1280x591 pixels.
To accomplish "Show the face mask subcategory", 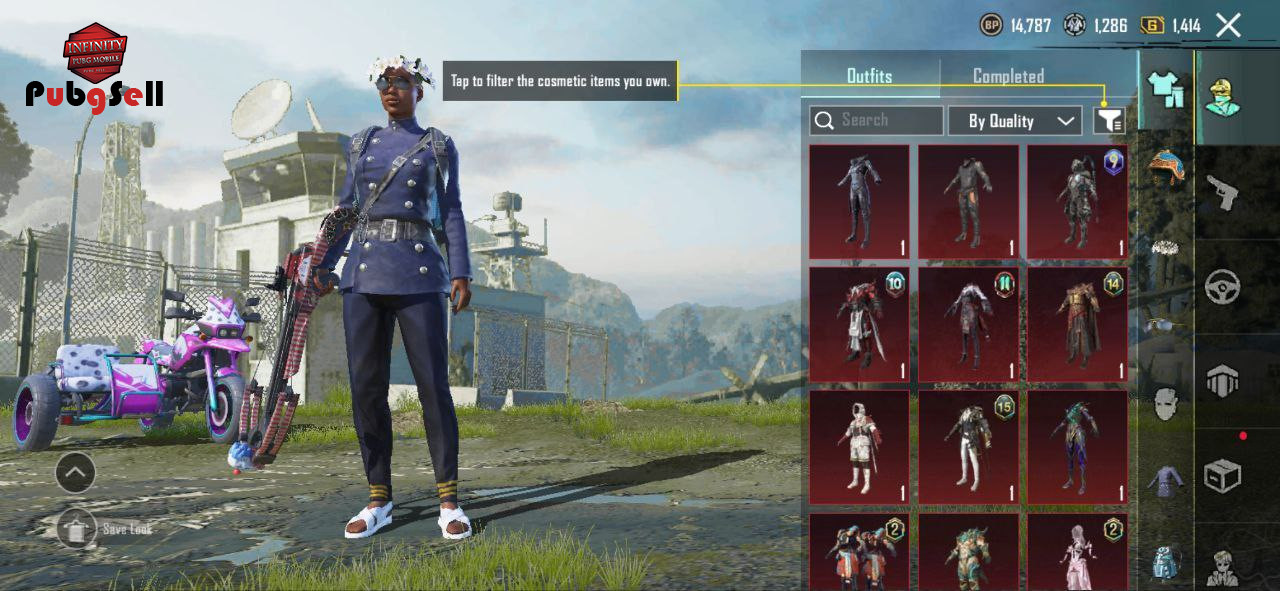I will [x=1166, y=405].
